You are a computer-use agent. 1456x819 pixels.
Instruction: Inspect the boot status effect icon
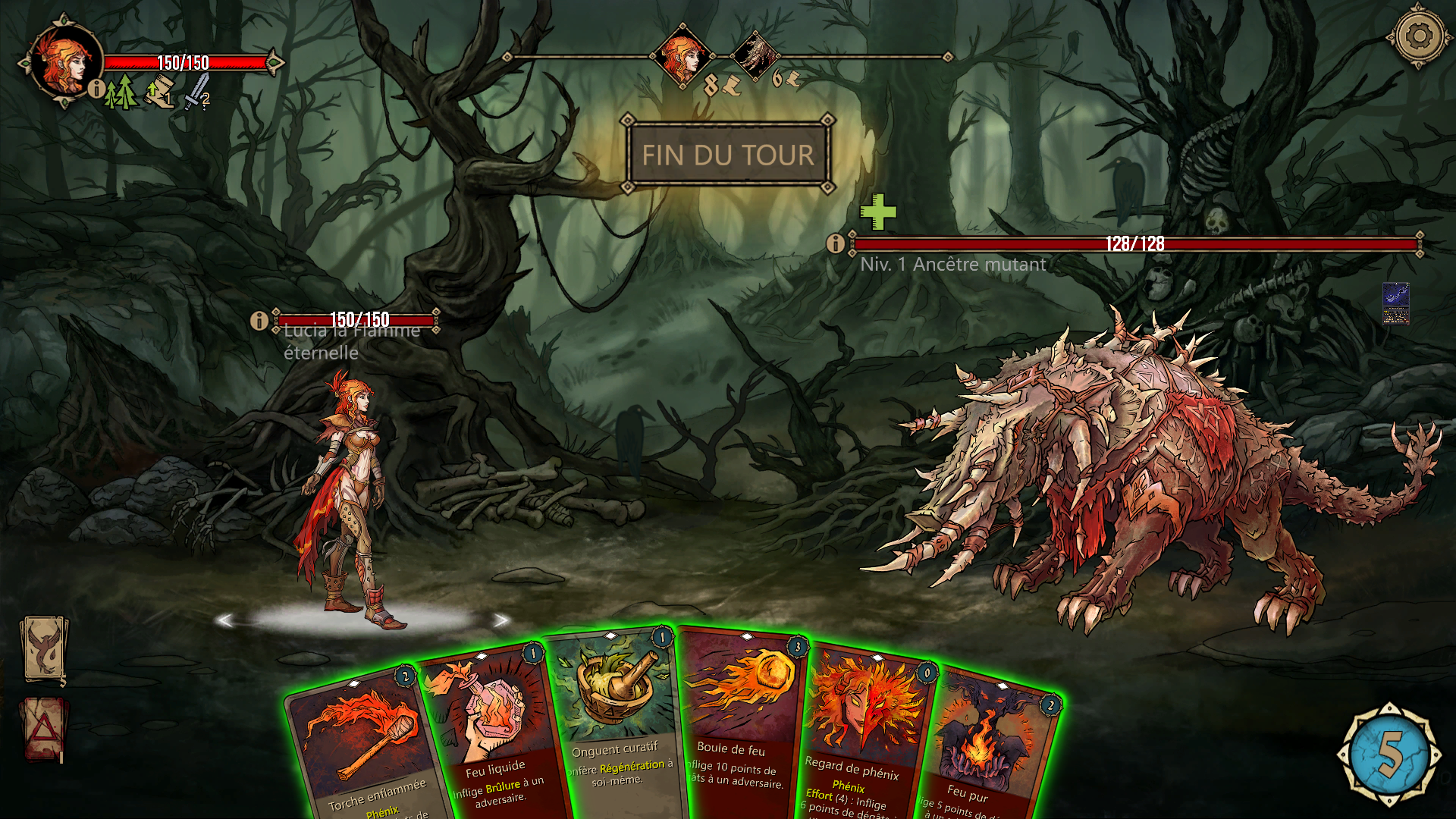[160, 95]
